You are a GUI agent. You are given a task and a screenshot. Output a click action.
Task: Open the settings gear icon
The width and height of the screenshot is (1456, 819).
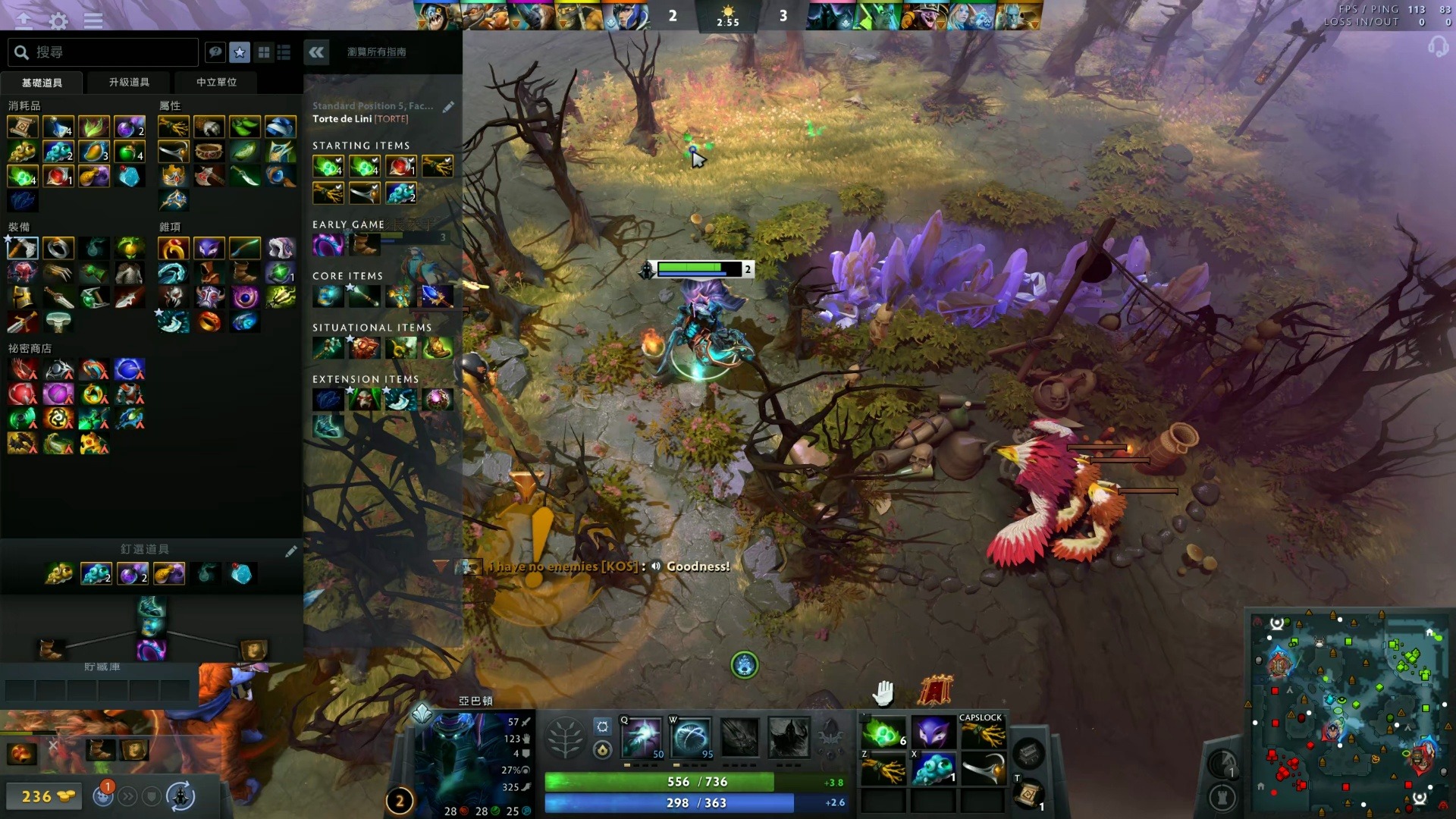click(58, 20)
